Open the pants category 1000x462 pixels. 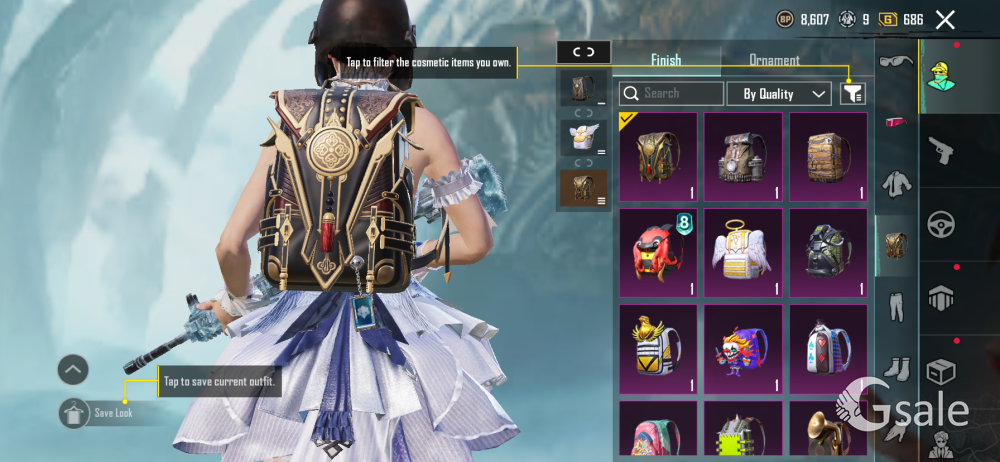coord(895,306)
